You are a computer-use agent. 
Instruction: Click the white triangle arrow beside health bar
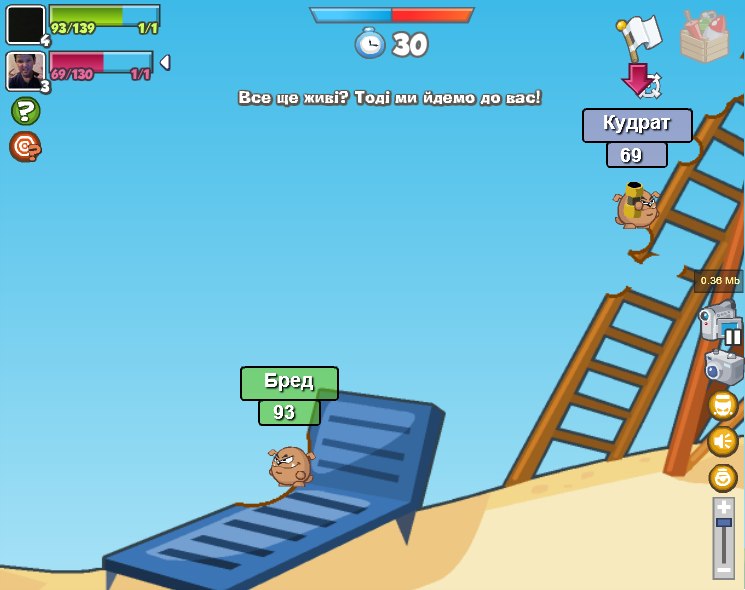pyautogui.click(x=165, y=62)
